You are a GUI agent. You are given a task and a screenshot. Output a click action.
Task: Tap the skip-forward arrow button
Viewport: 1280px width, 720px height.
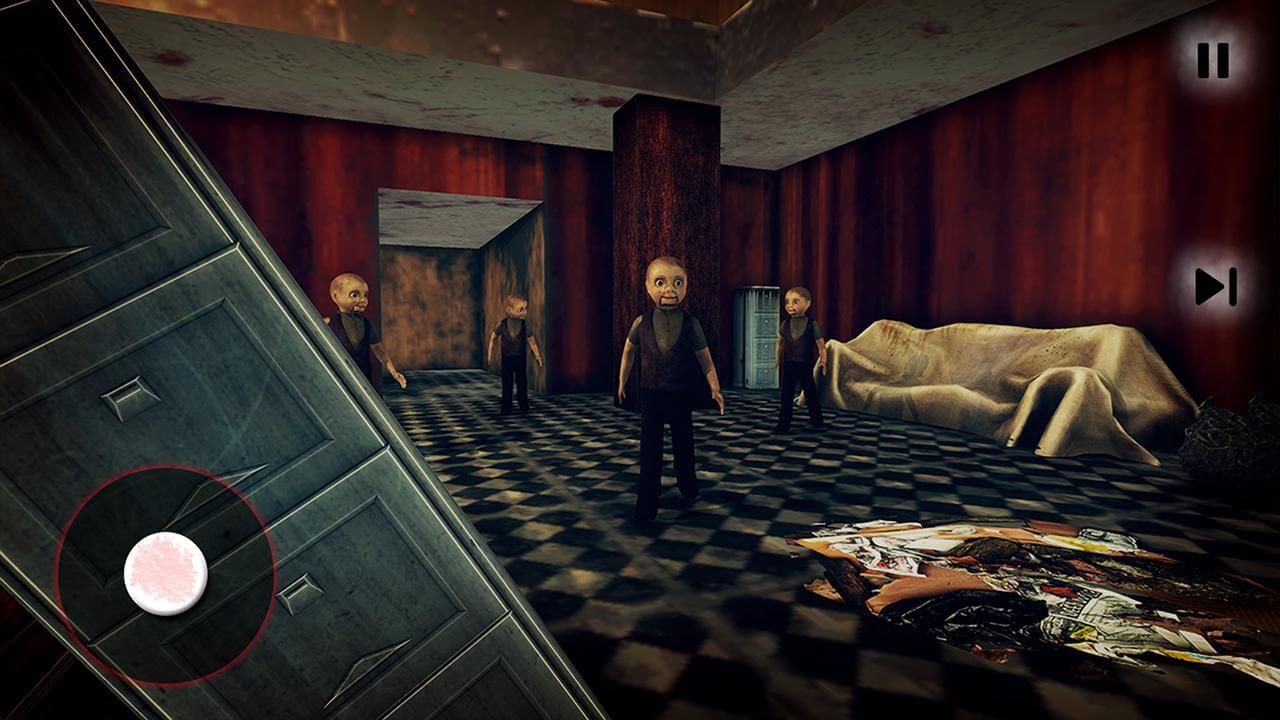pyautogui.click(x=1215, y=287)
